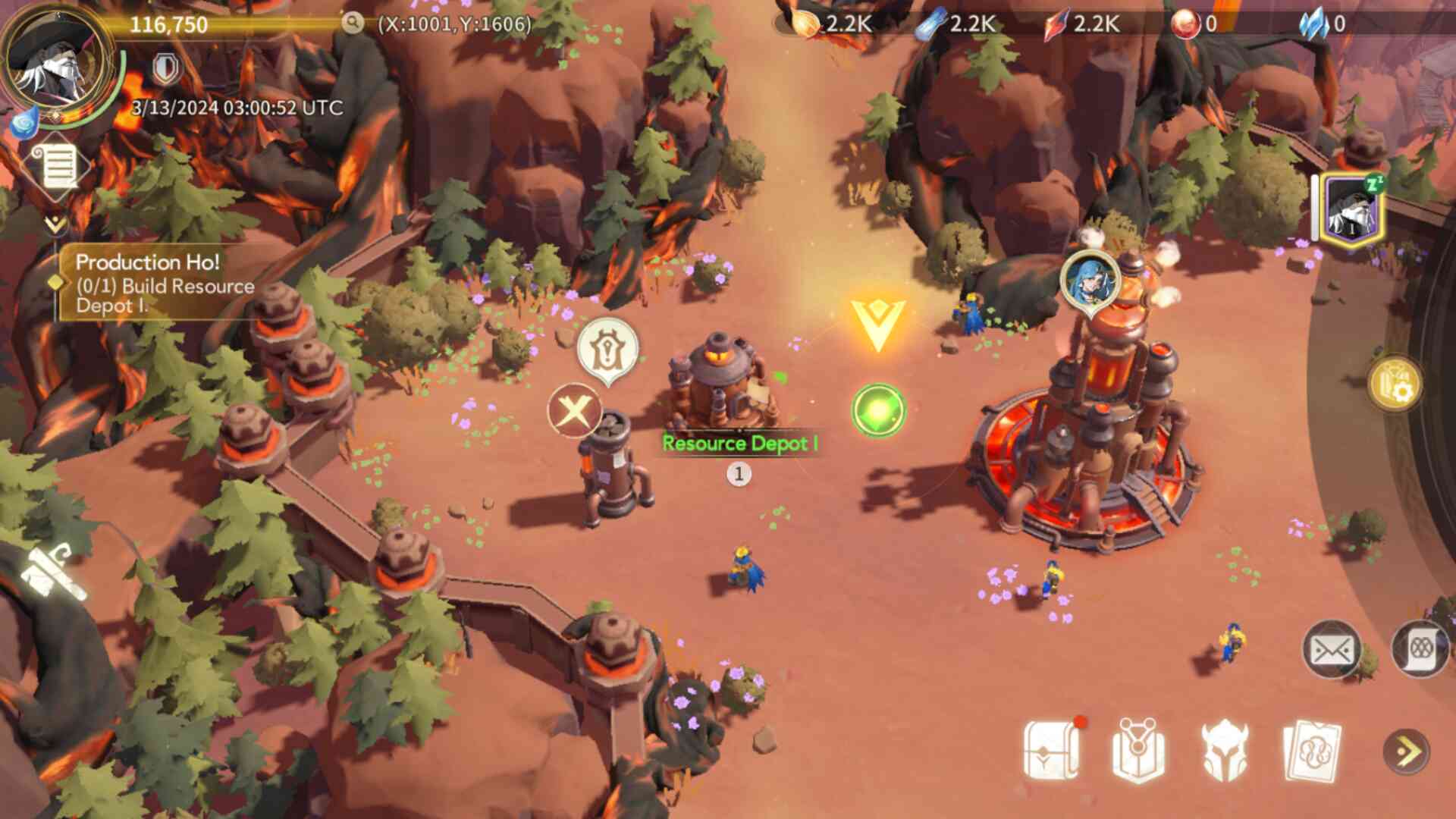Tap the blue-haired advisor portrait bubble
Image resolution: width=1456 pixels, height=819 pixels.
pyautogui.click(x=1090, y=280)
